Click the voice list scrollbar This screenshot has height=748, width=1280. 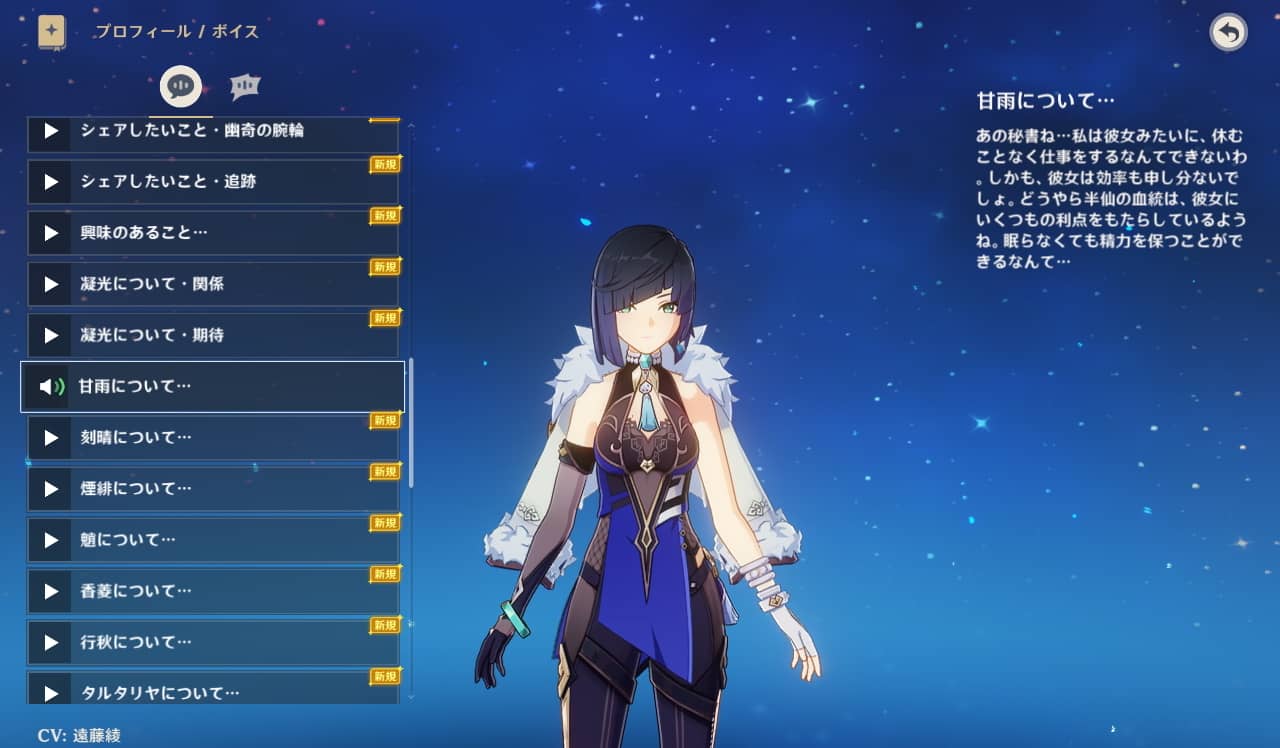point(411,421)
